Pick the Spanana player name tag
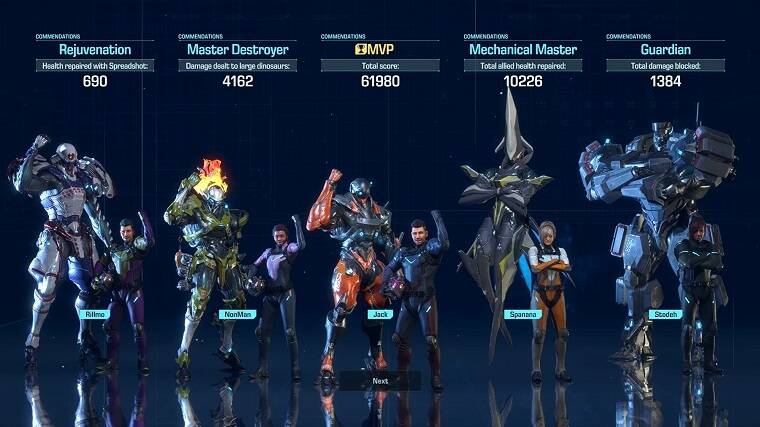 (520, 314)
